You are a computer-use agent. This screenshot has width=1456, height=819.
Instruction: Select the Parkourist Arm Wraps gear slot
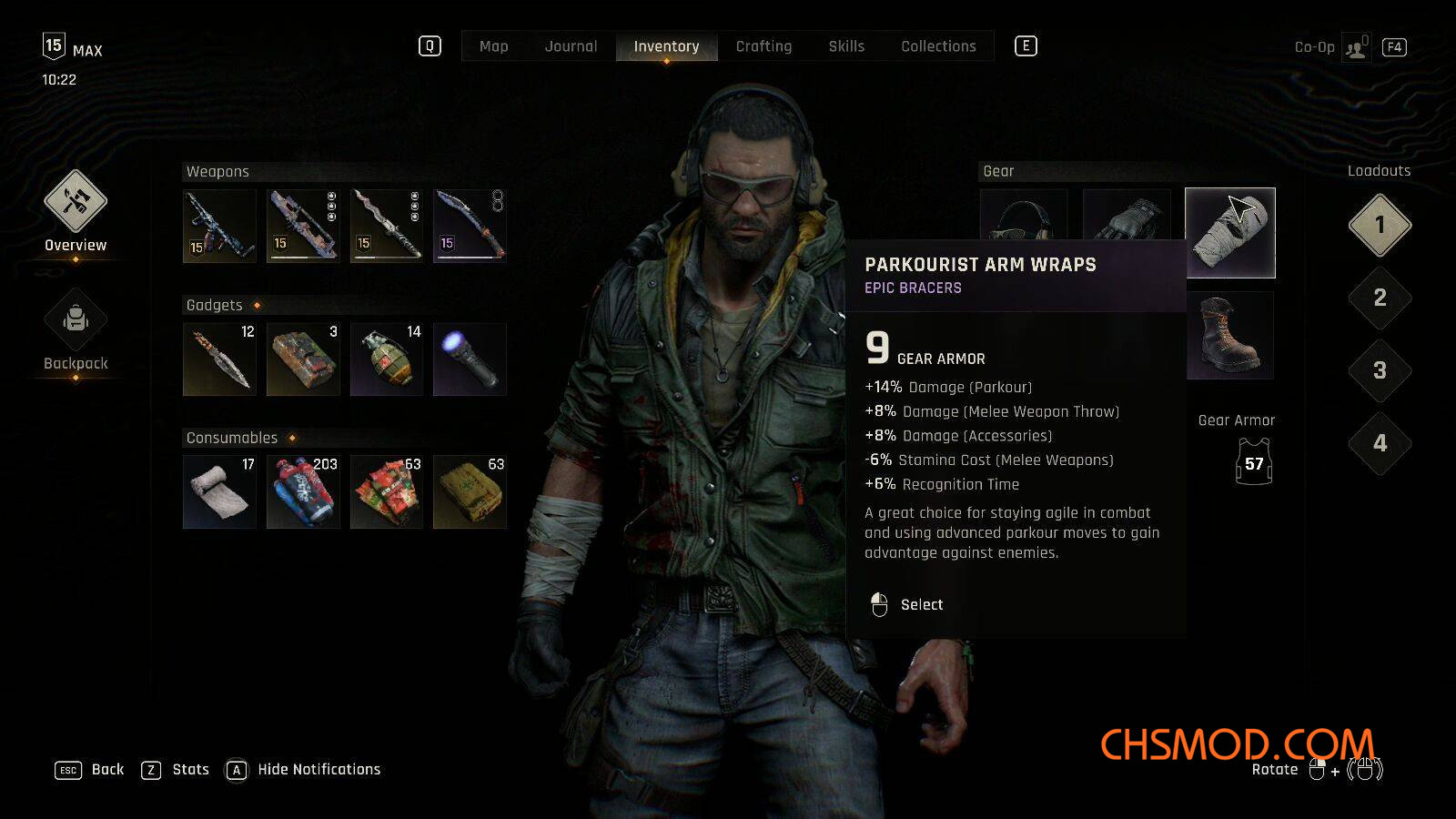point(1229,233)
